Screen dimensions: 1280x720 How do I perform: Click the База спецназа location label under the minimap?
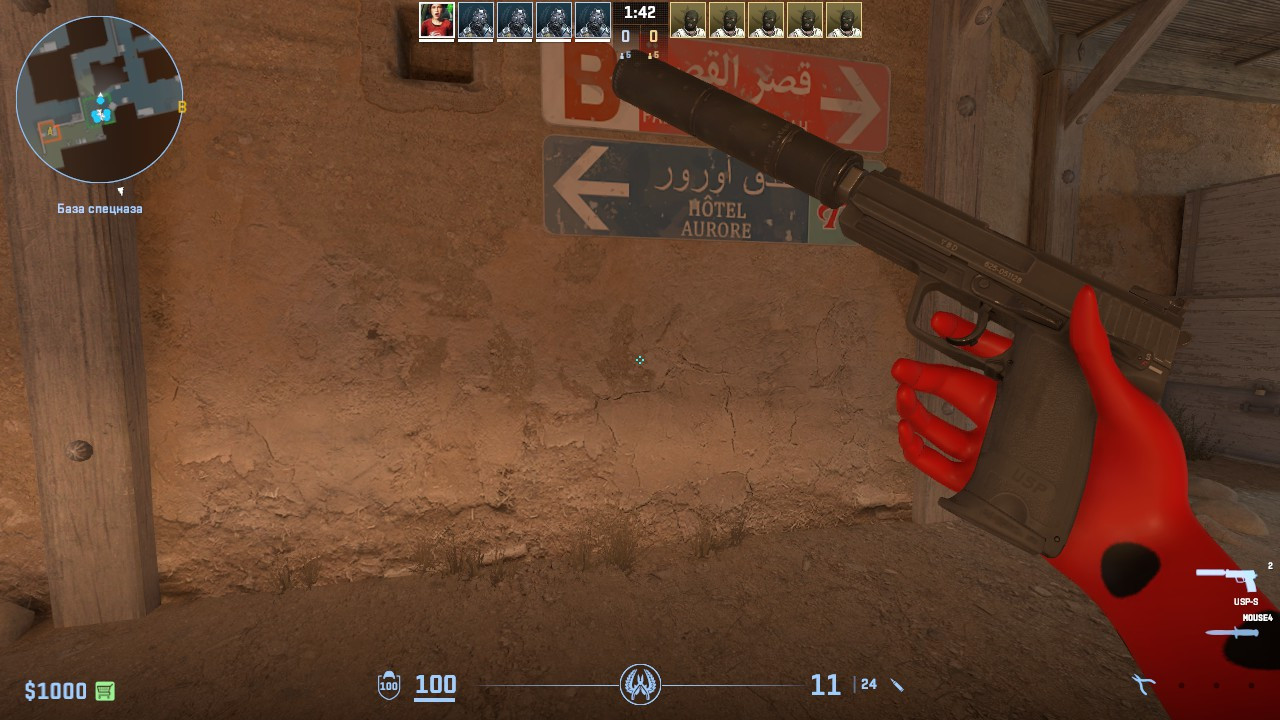98,208
